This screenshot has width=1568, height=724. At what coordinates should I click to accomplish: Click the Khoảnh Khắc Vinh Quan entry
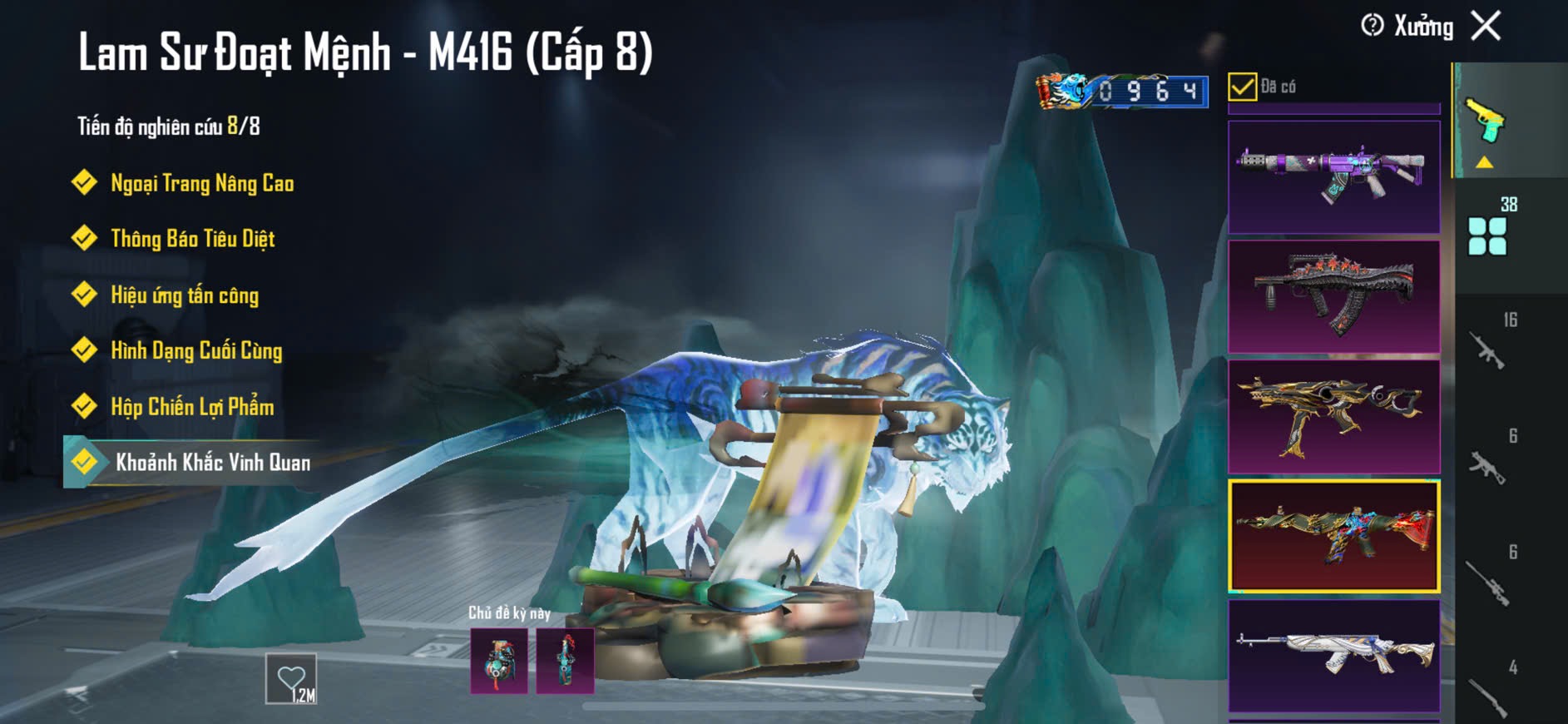tap(212, 463)
